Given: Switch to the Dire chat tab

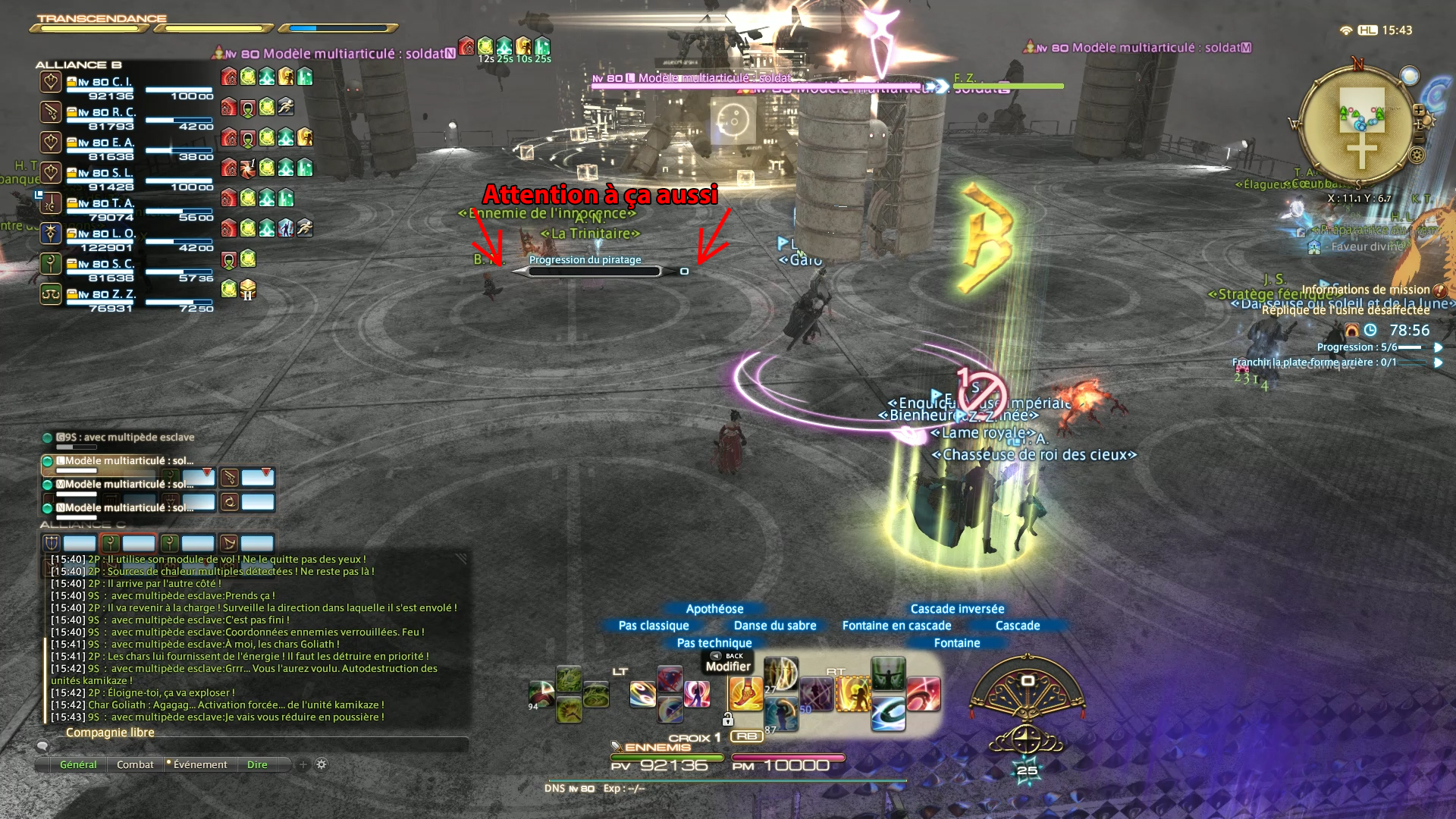Looking at the screenshot, I should tap(257, 764).
